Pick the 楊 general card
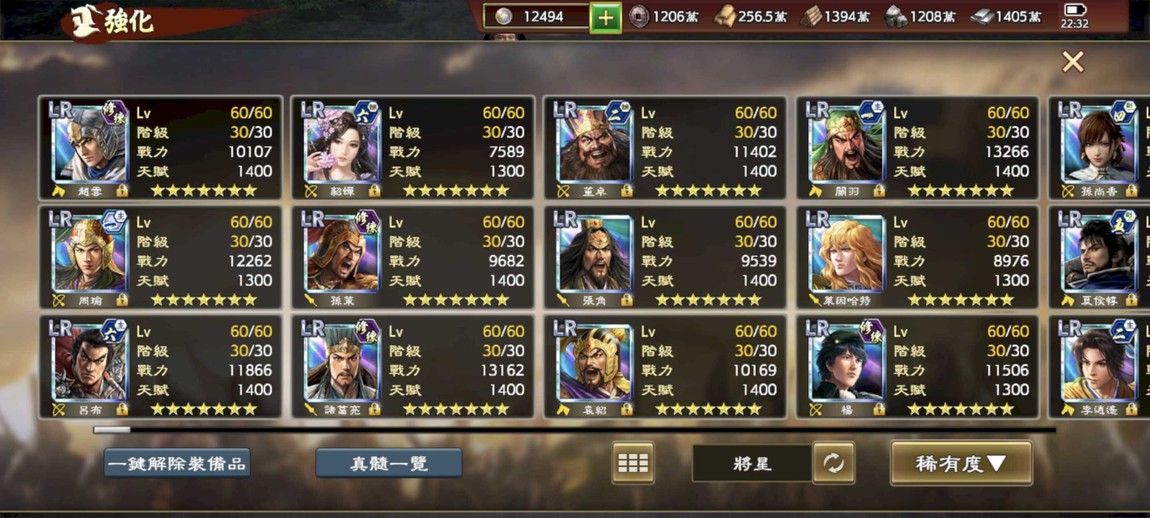 [x=916, y=366]
